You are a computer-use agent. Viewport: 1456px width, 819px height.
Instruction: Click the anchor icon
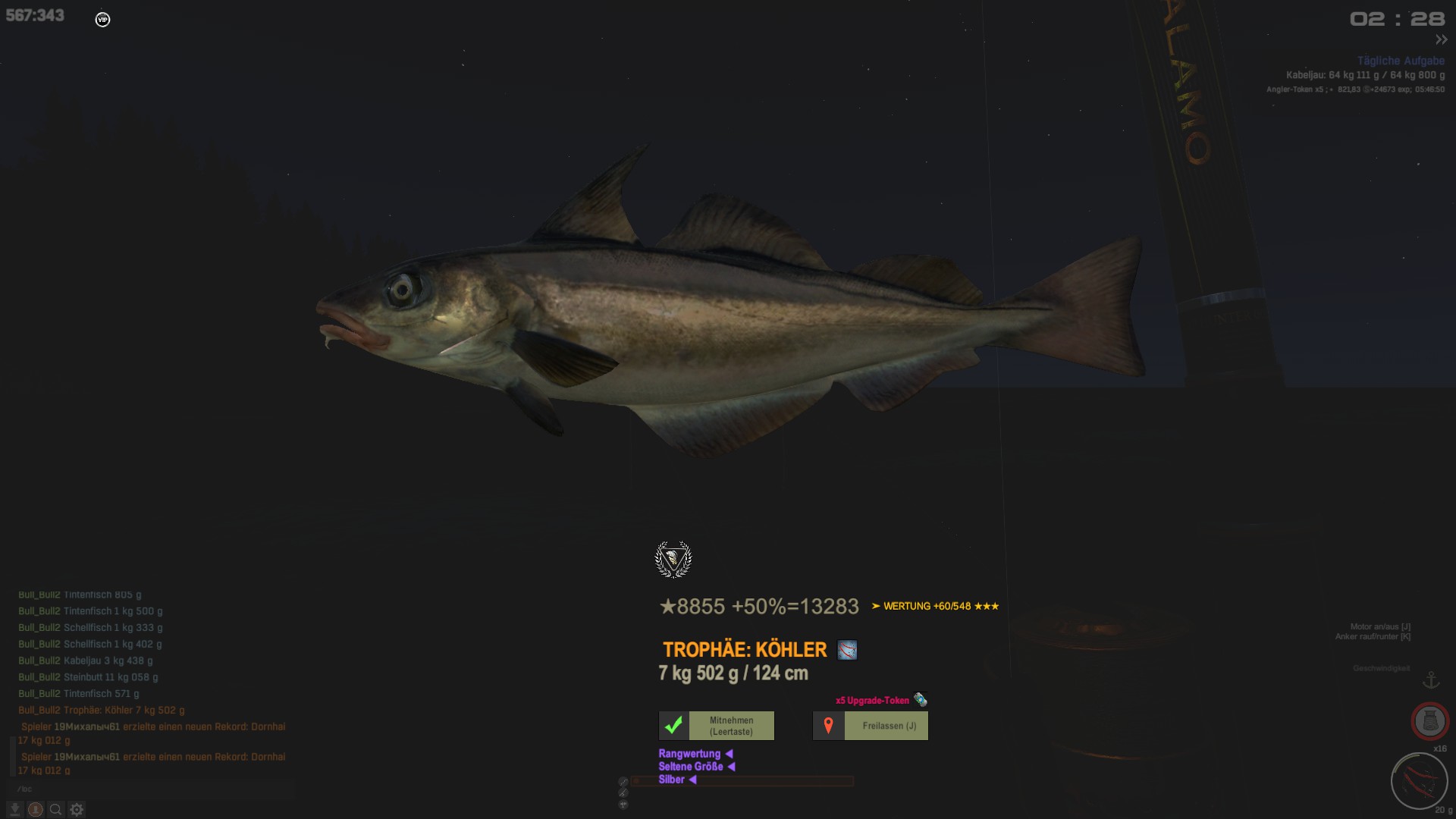tap(1430, 679)
